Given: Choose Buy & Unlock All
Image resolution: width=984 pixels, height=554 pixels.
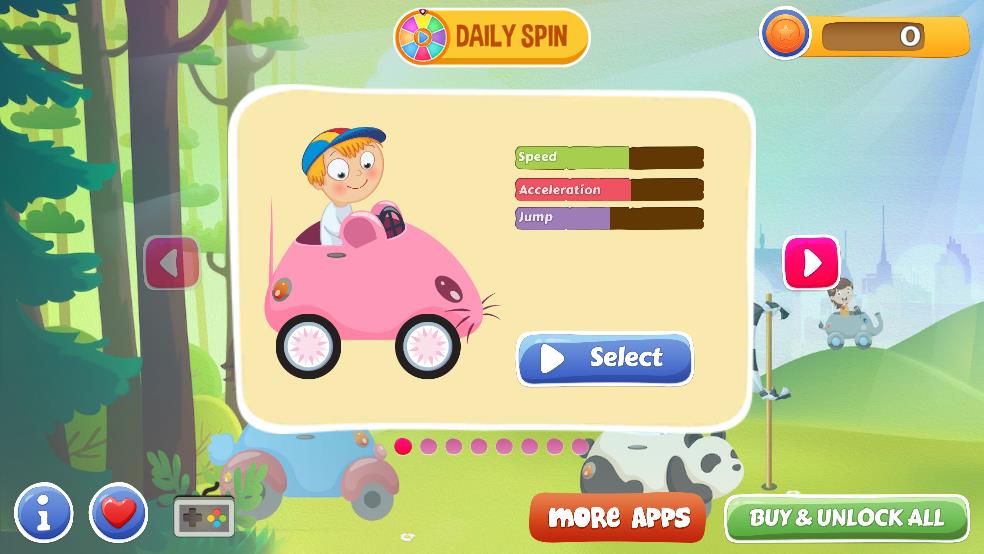Looking at the screenshot, I should (x=846, y=518).
